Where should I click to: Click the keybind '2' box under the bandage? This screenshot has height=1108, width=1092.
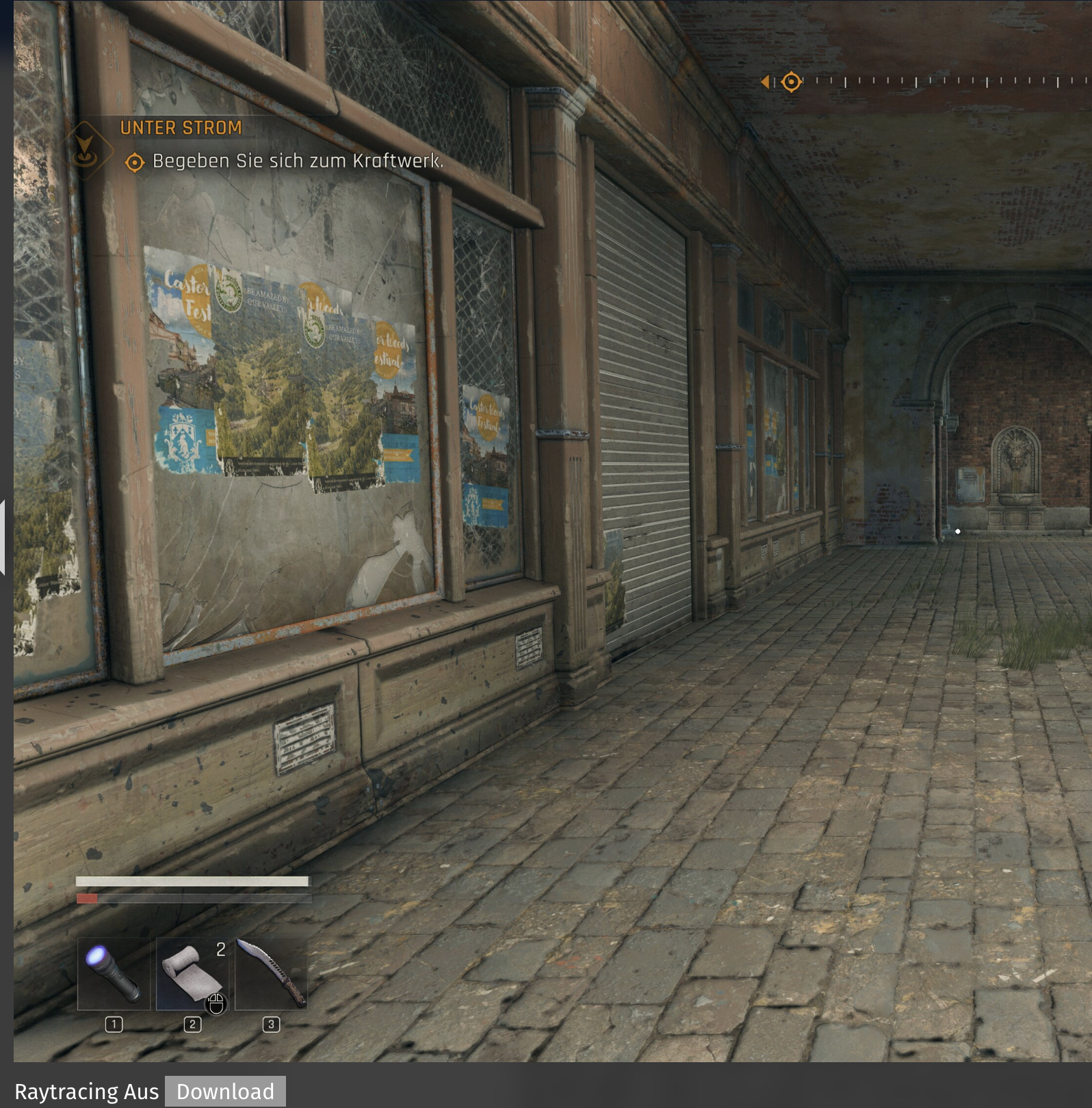194,1024
